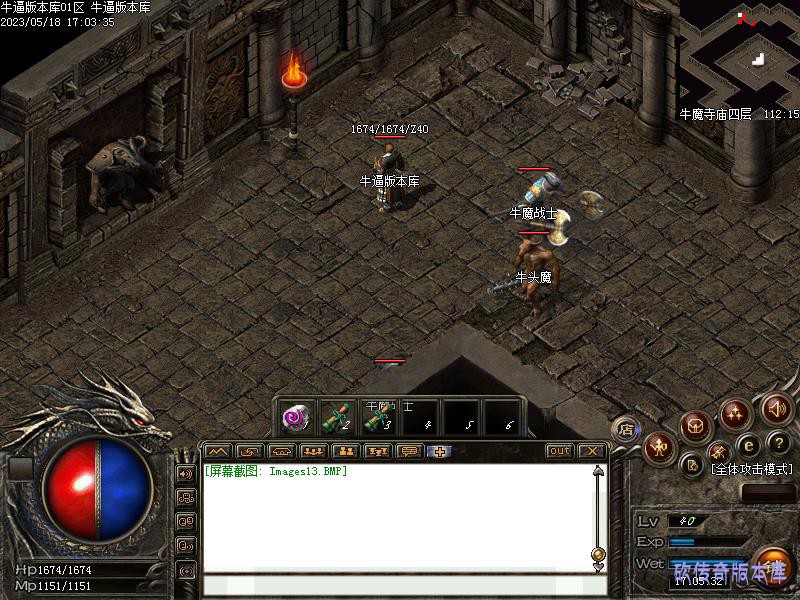Toggle the 全体攻击模式 attack mode label
The width and height of the screenshot is (800, 600).
[751, 469]
